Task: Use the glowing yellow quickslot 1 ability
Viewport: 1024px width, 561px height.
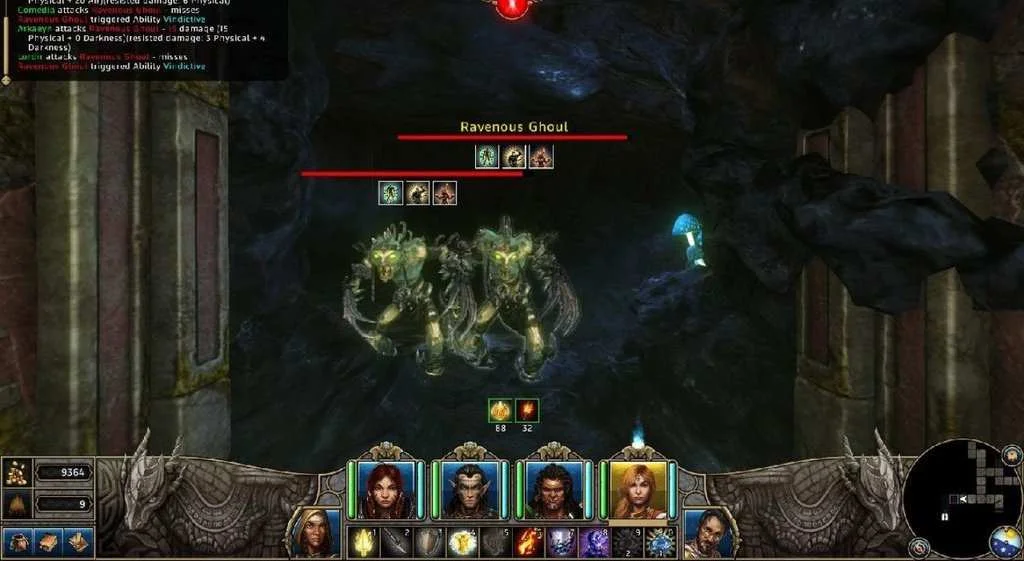Action: click(363, 543)
